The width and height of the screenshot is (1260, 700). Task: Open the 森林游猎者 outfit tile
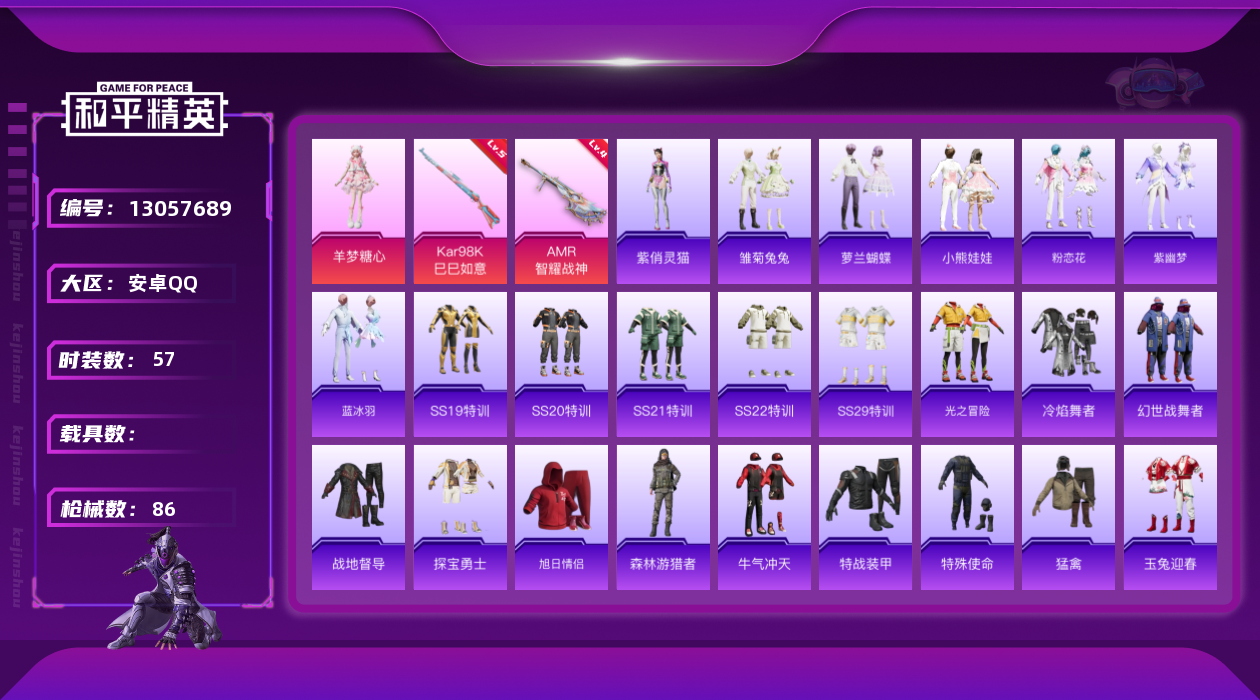click(663, 516)
